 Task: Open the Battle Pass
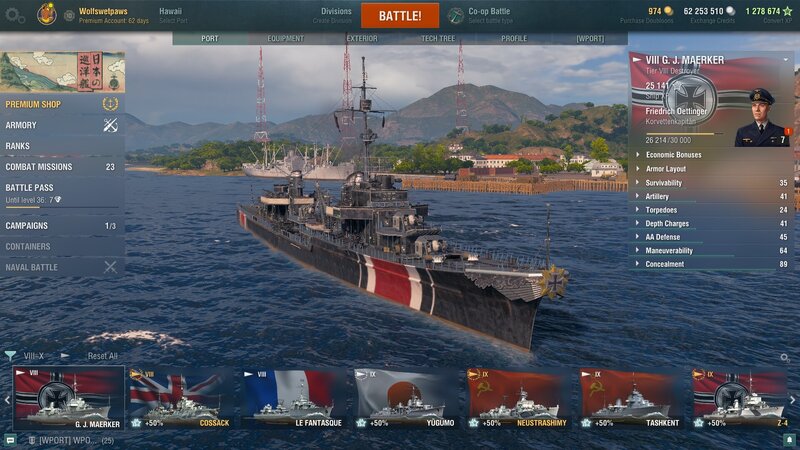point(30,188)
